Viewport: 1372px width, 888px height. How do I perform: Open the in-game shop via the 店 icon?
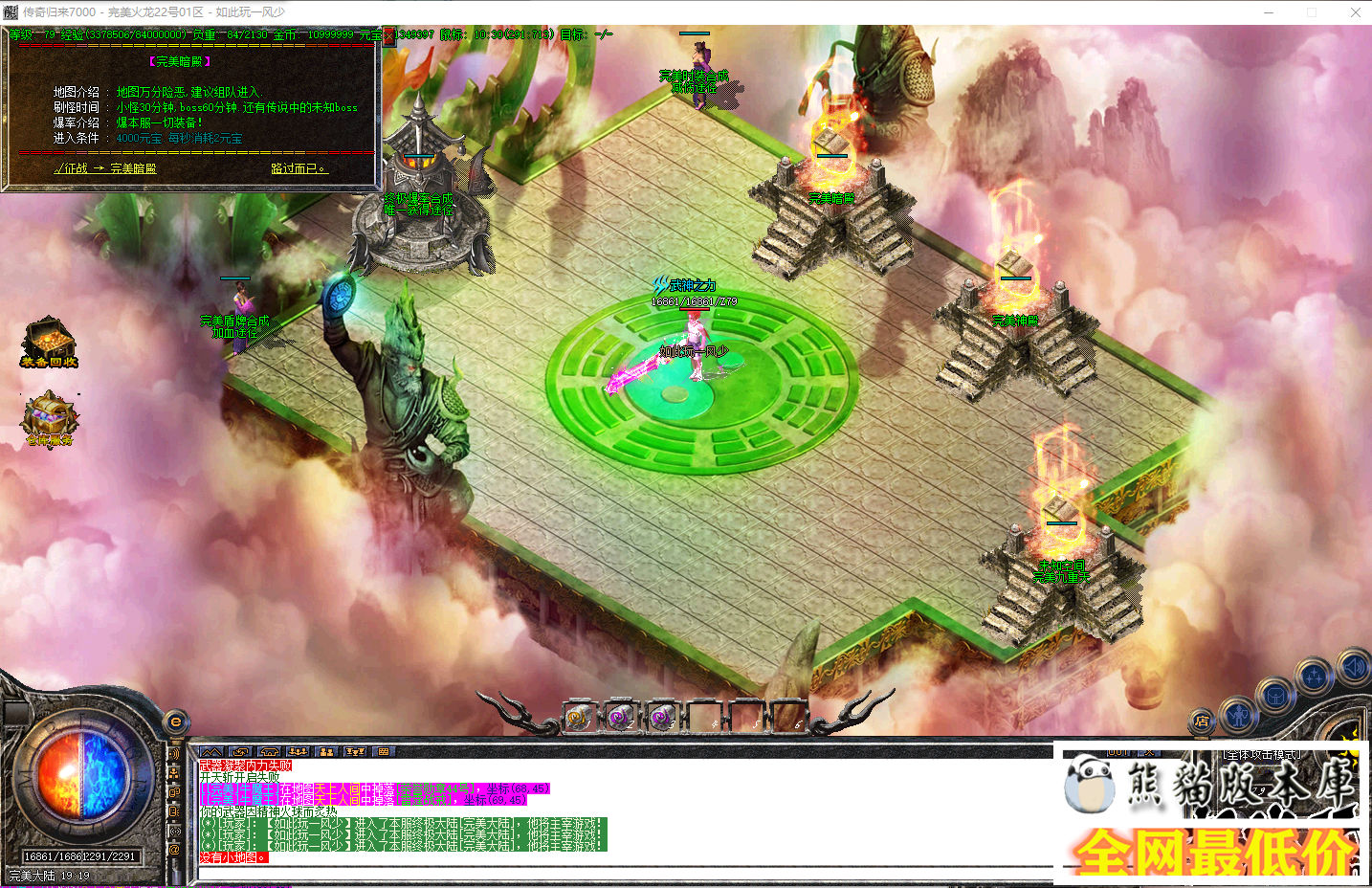click(1202, 721)
